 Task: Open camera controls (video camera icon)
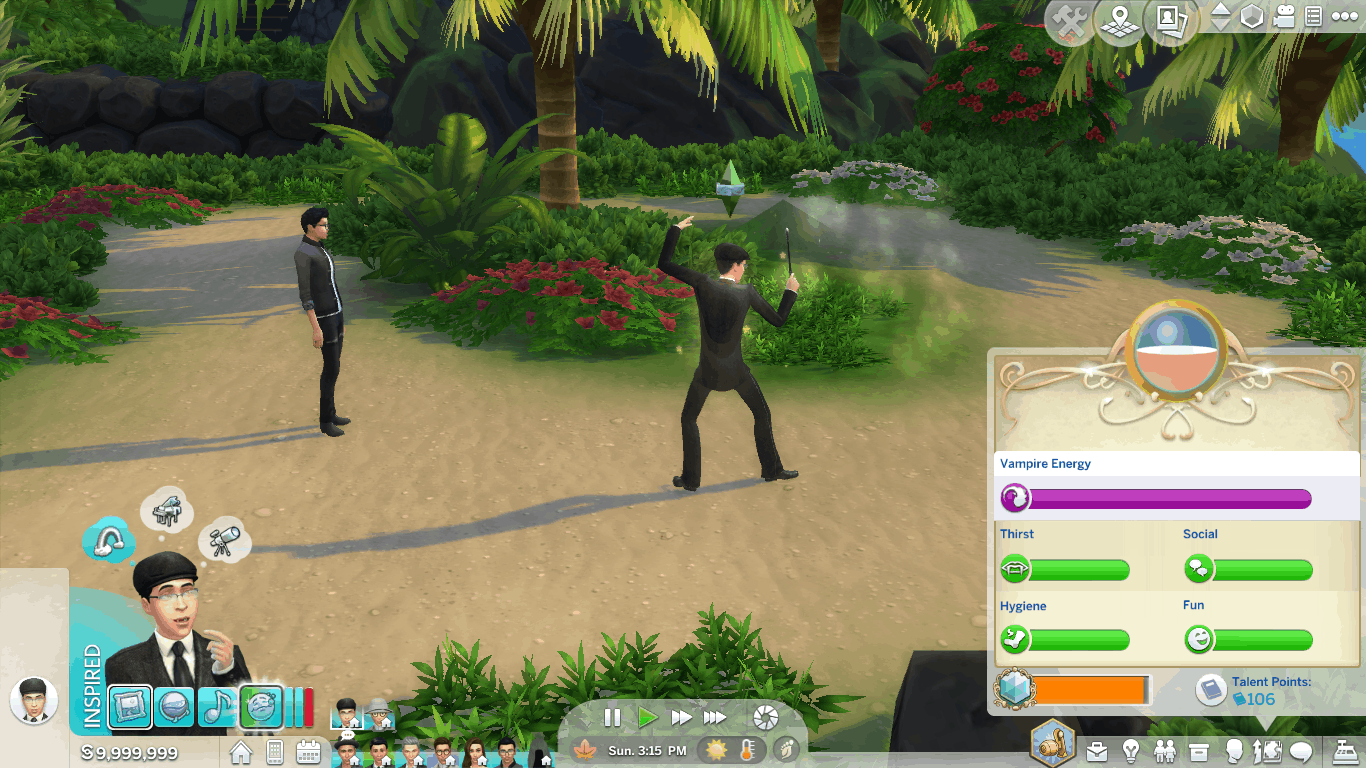[1284, 17]
